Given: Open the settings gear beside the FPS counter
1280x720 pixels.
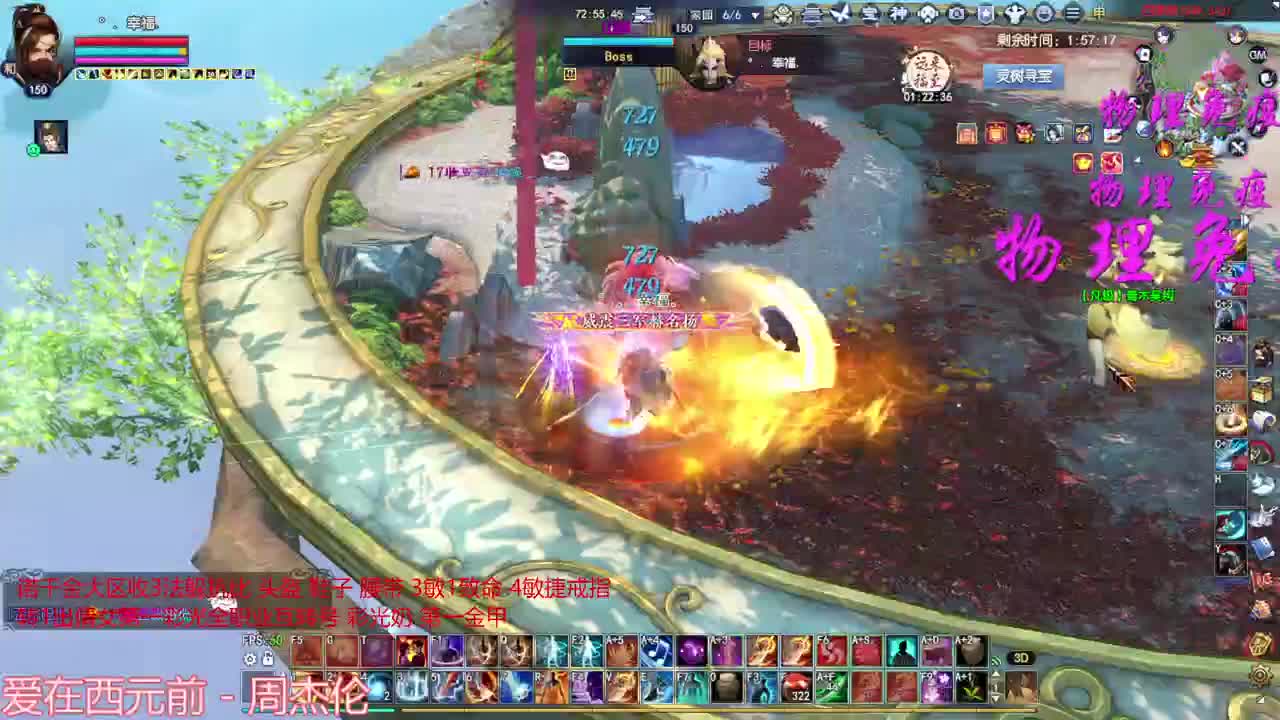Looking at the screenshot, I should (x=249, y=659).
